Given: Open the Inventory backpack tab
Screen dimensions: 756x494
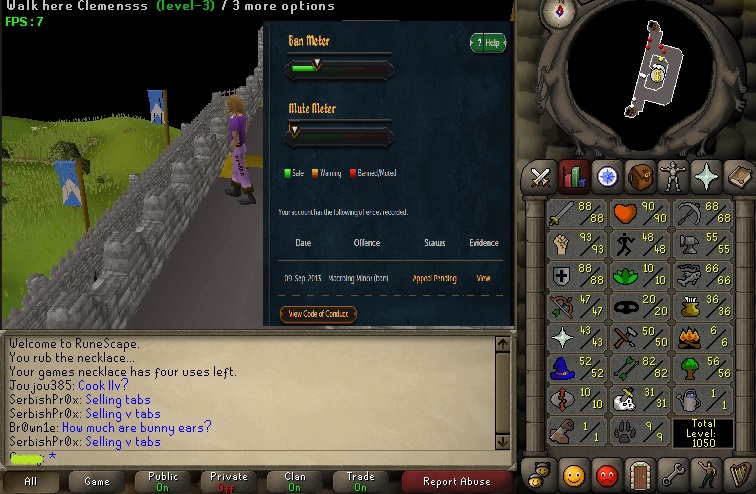Looking at the screenshot, I should 640,177.
